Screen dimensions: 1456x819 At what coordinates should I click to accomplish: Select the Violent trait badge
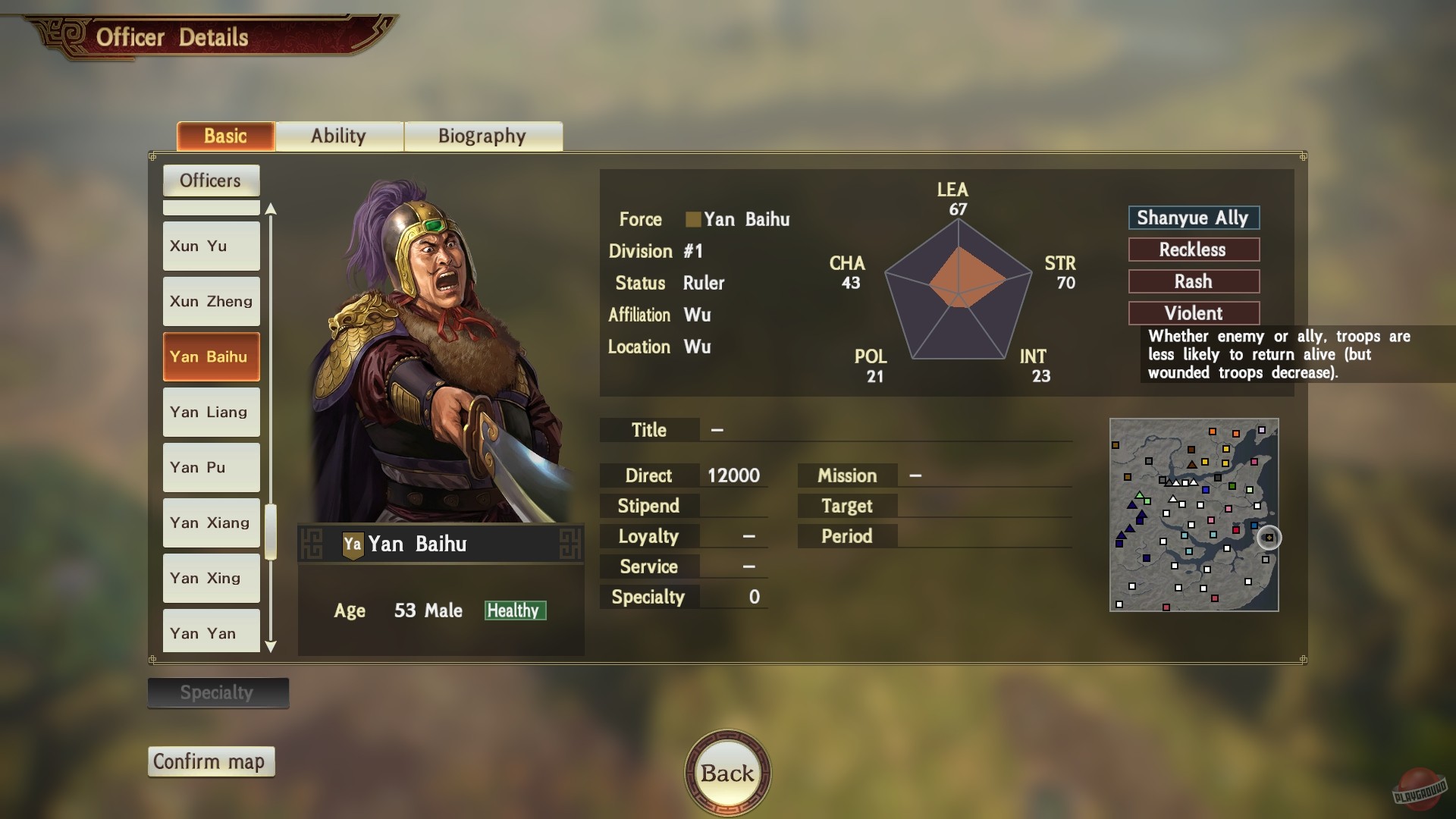click(1194, 312)
